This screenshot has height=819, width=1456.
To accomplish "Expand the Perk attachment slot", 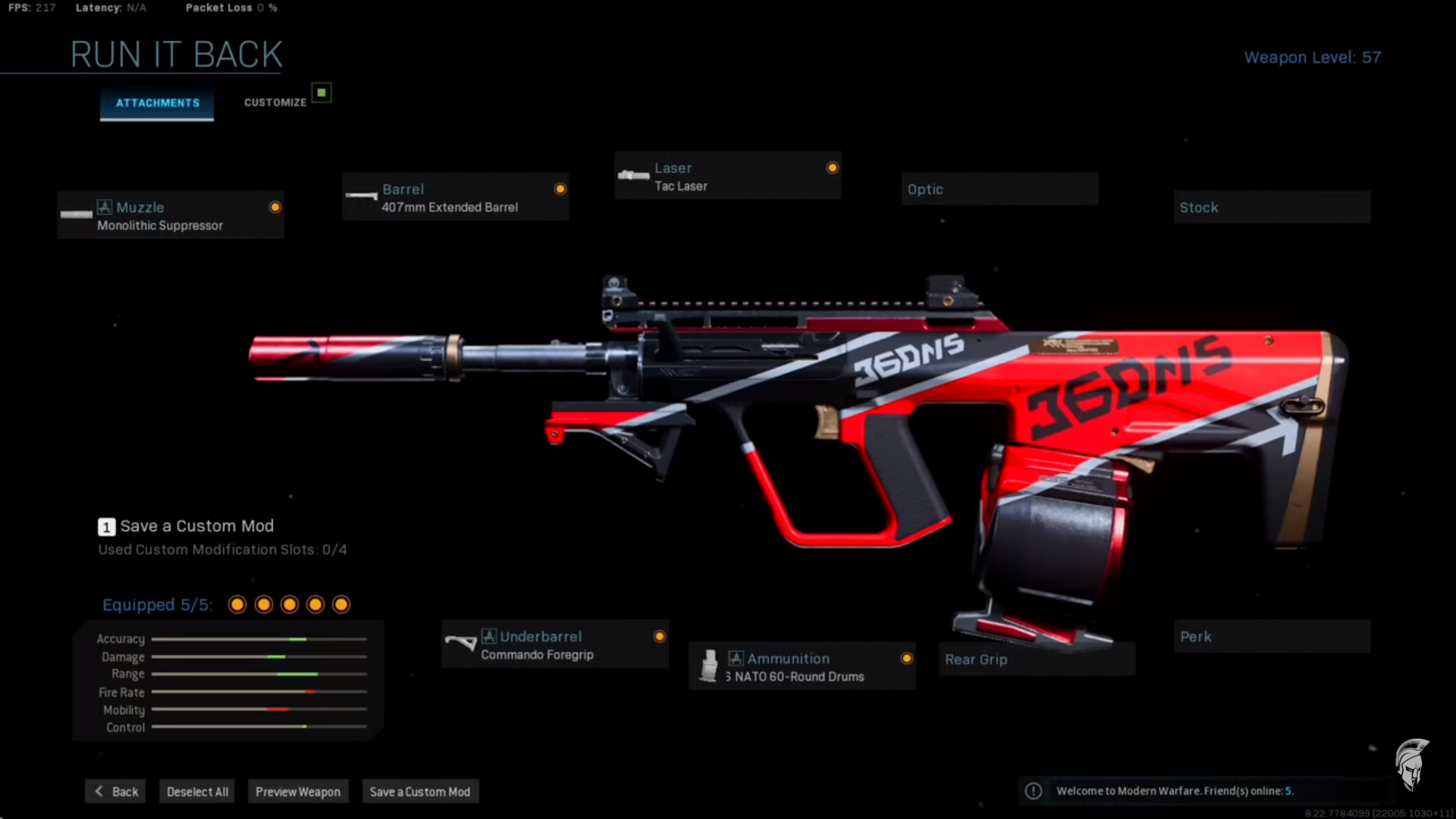I will click(x=1271, y=637).
